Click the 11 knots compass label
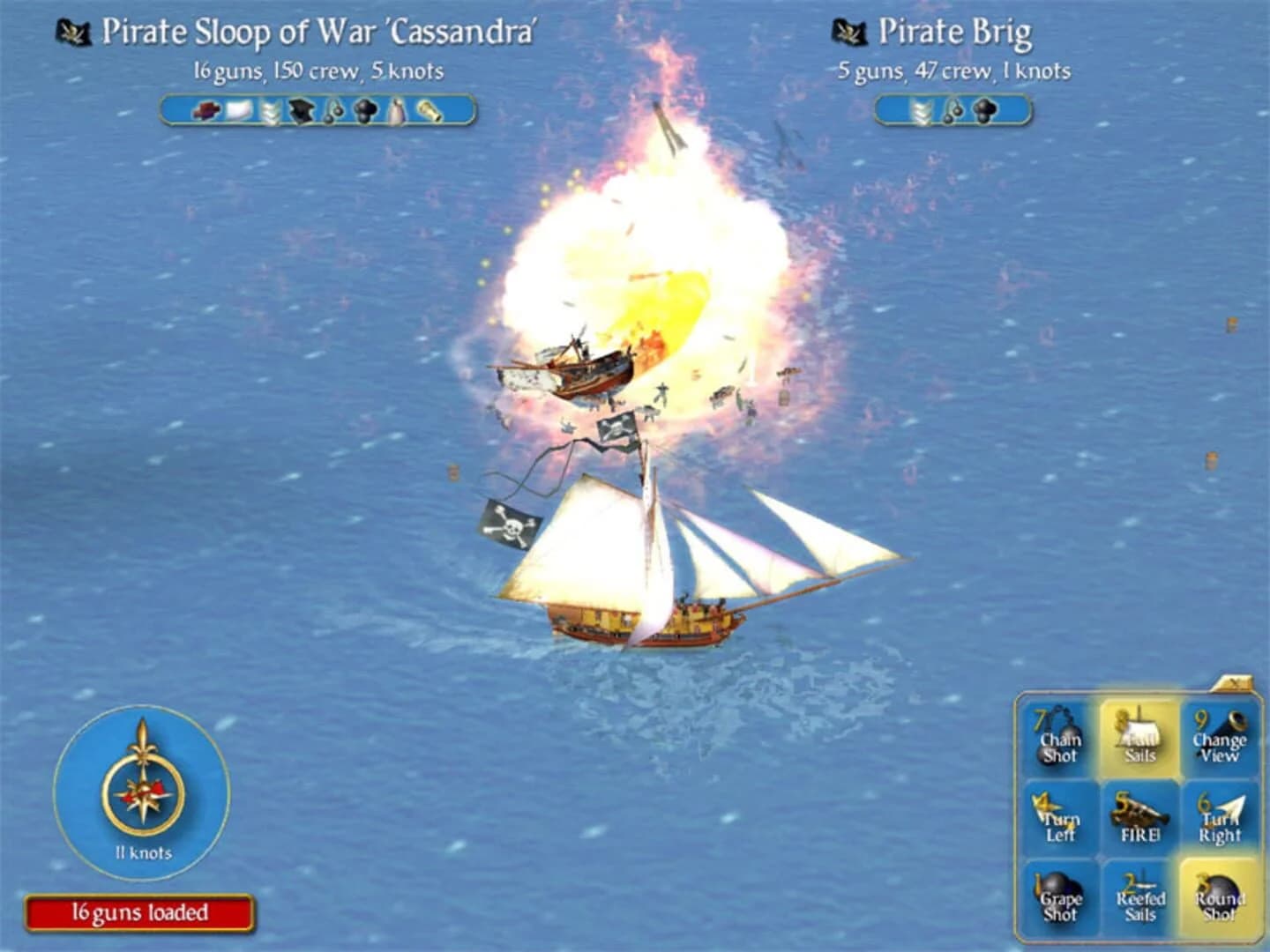 (x=143, y=852)
